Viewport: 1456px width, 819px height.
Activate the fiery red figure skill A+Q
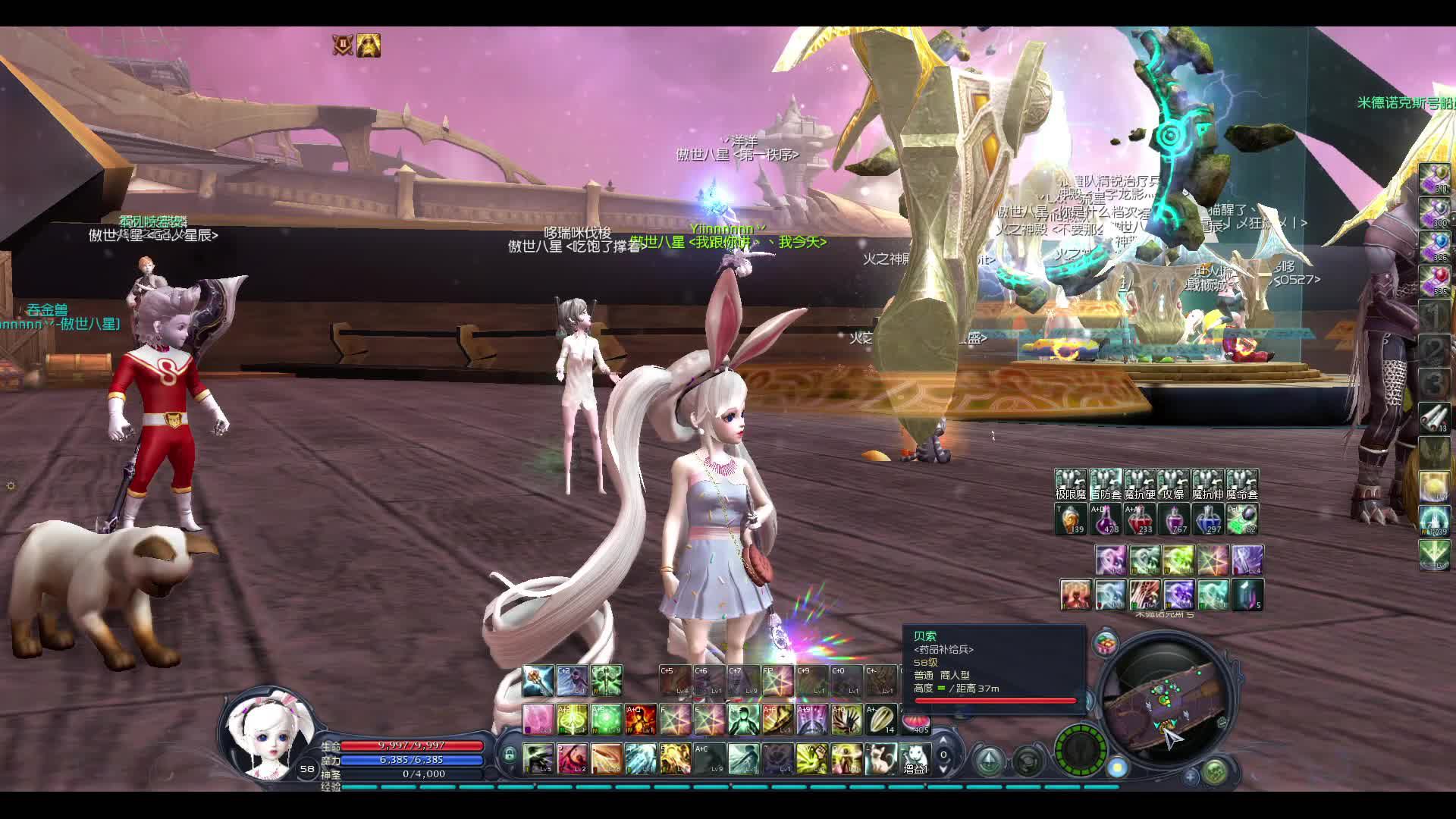[641, 719]
